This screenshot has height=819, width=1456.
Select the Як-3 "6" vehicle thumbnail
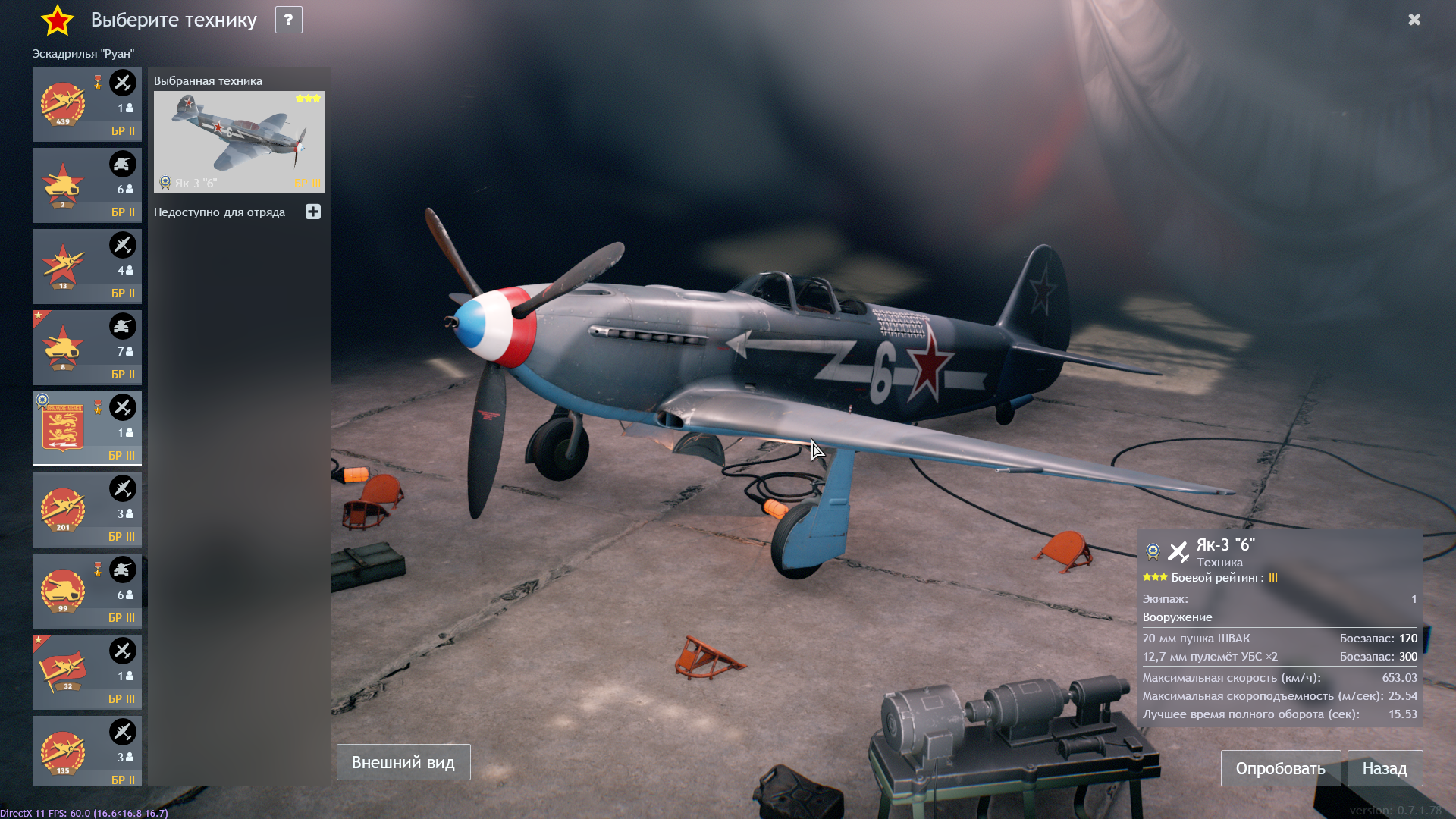coord(239,142)
